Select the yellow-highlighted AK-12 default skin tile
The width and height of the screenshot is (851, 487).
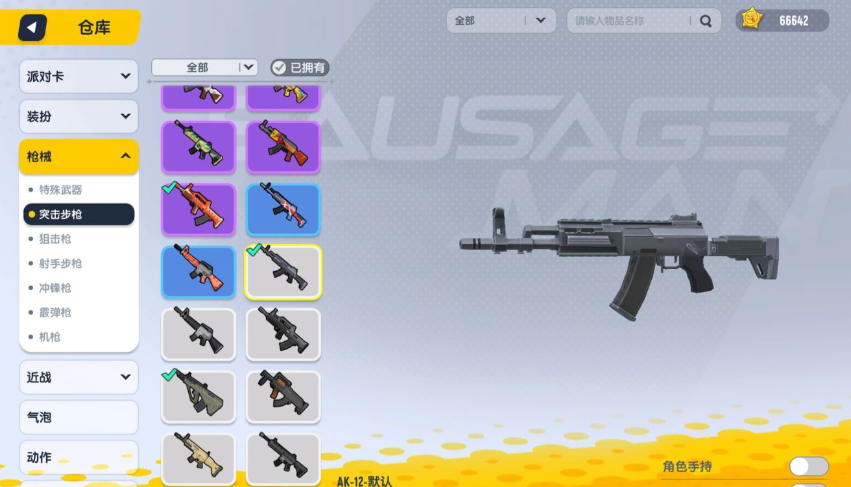[x=283, y=272]
